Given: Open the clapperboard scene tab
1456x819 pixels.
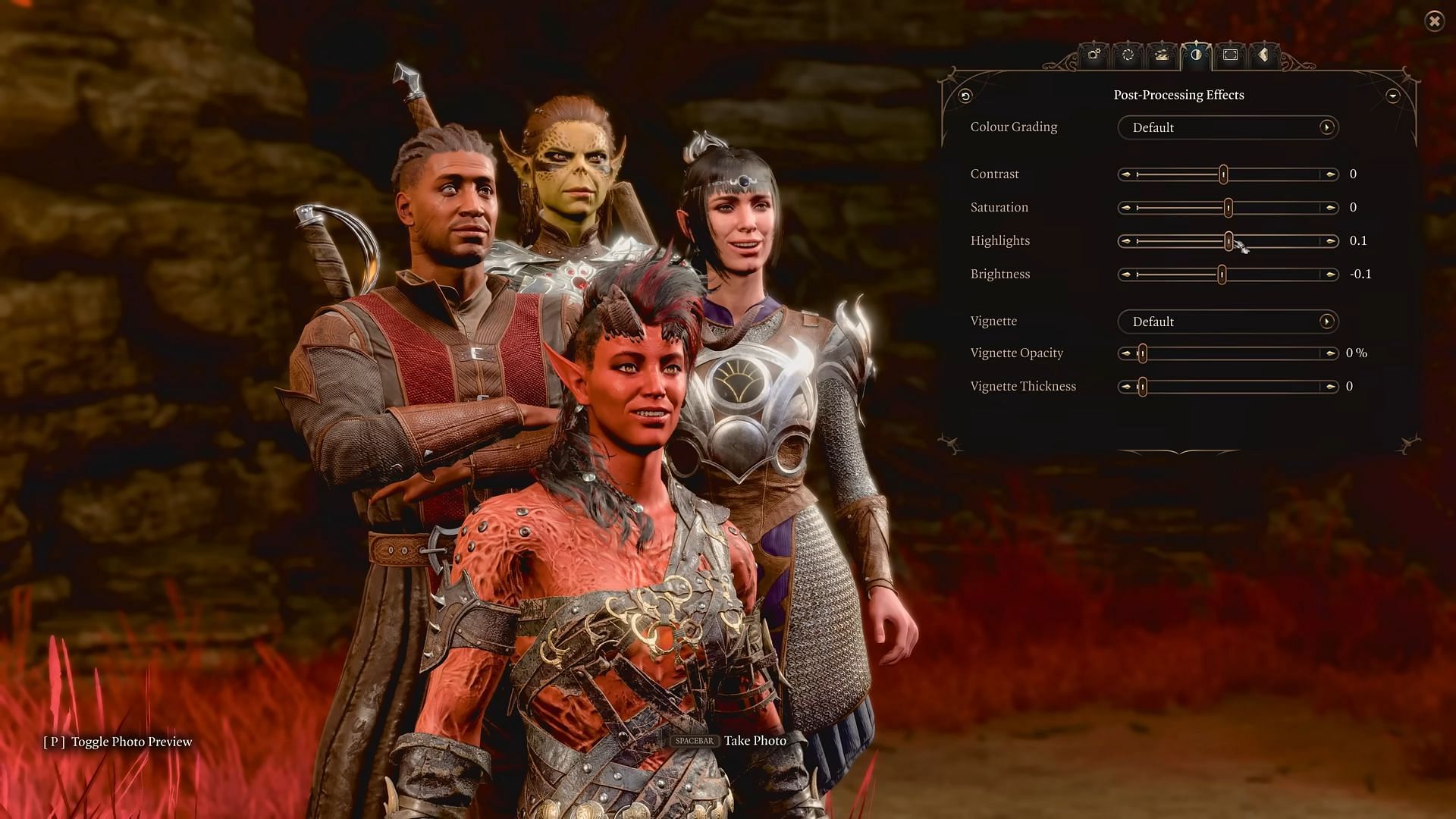Looking at the screenshot, I should [x=1161, y=55].
